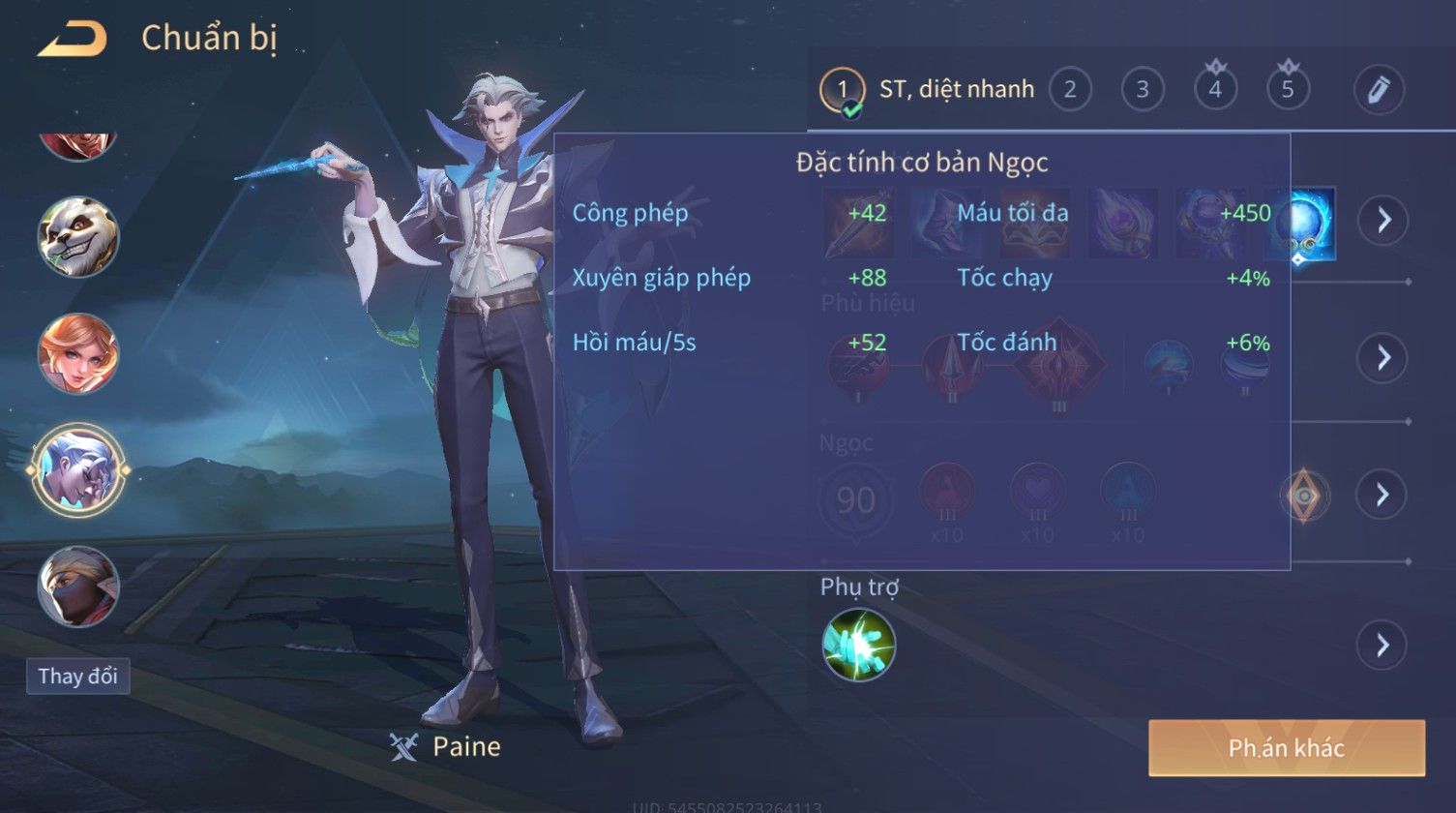Viewport: 1456px width, 813px height.
Task: Go back using the return arrow
Action: pyautogui.click(x=72, y=40)
